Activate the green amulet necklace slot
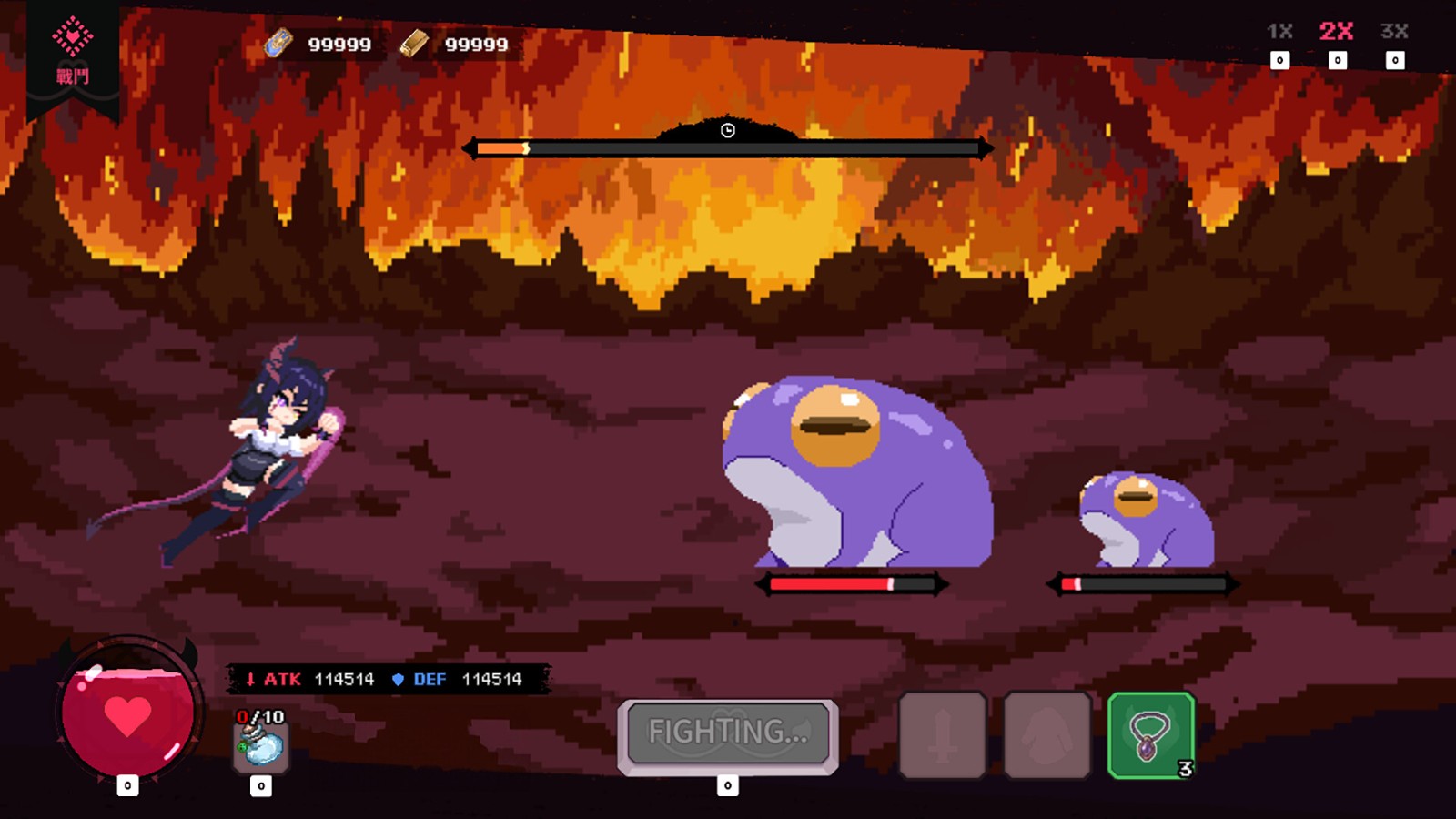The width and height of the screenshot is (1456, 819). pyautogui.click(x=1151, y=735)
